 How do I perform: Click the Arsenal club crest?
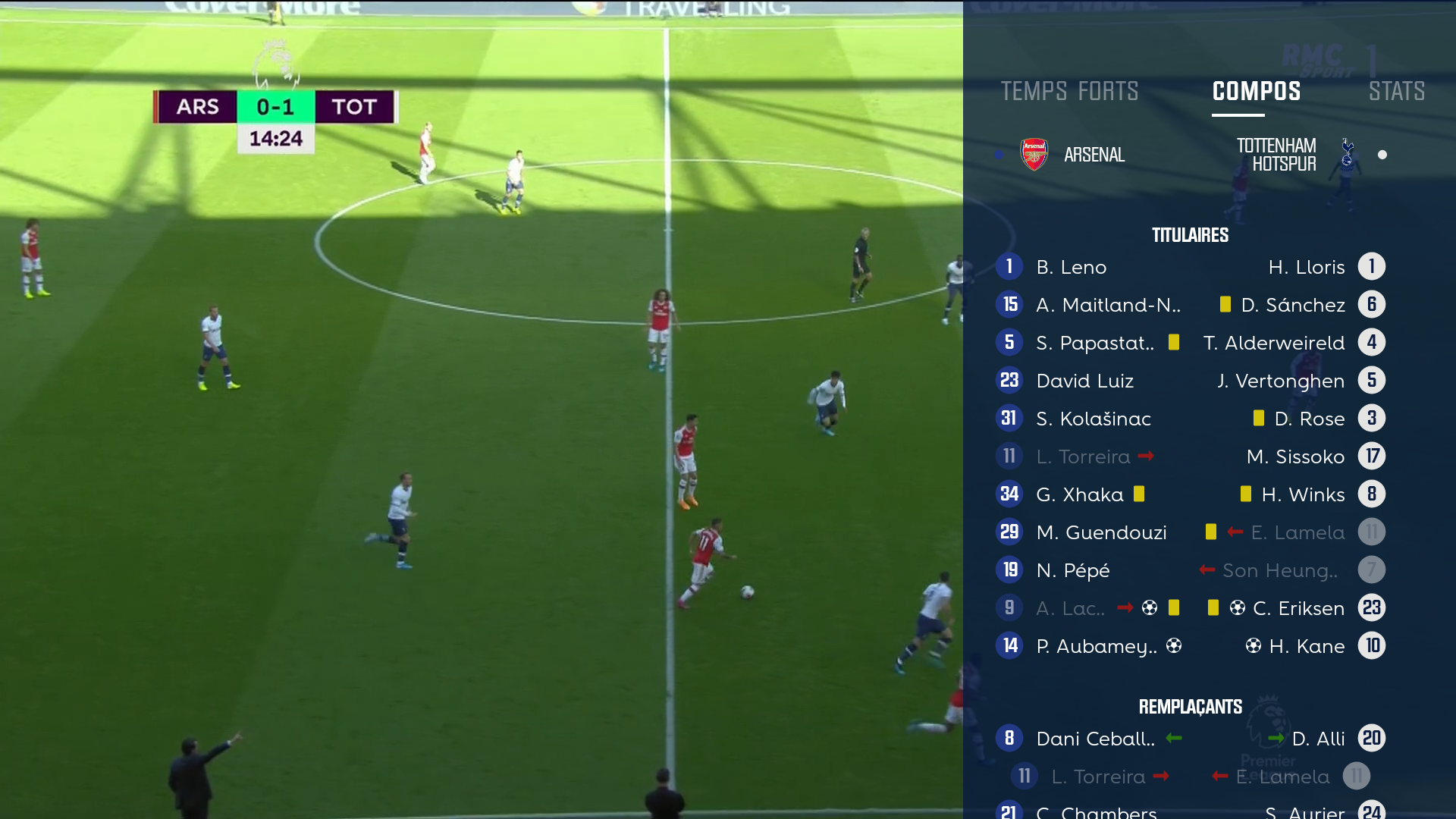[1034, 153]
